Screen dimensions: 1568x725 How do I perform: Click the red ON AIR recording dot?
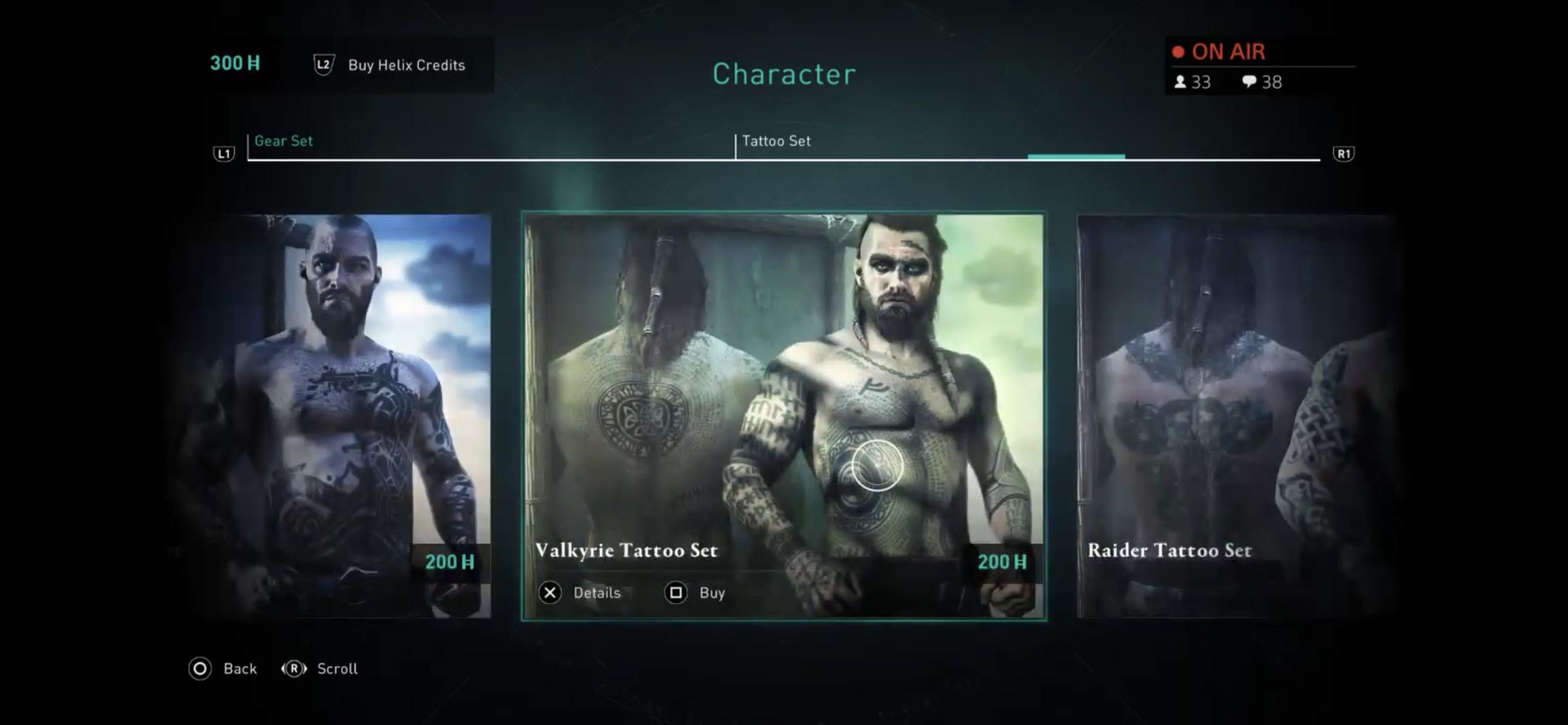click(1179, 52)
